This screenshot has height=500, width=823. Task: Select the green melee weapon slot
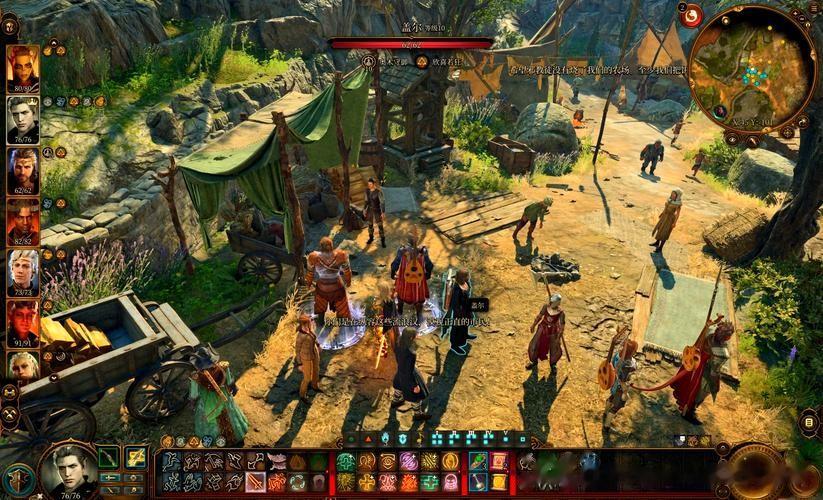click(x=108, y=459)
